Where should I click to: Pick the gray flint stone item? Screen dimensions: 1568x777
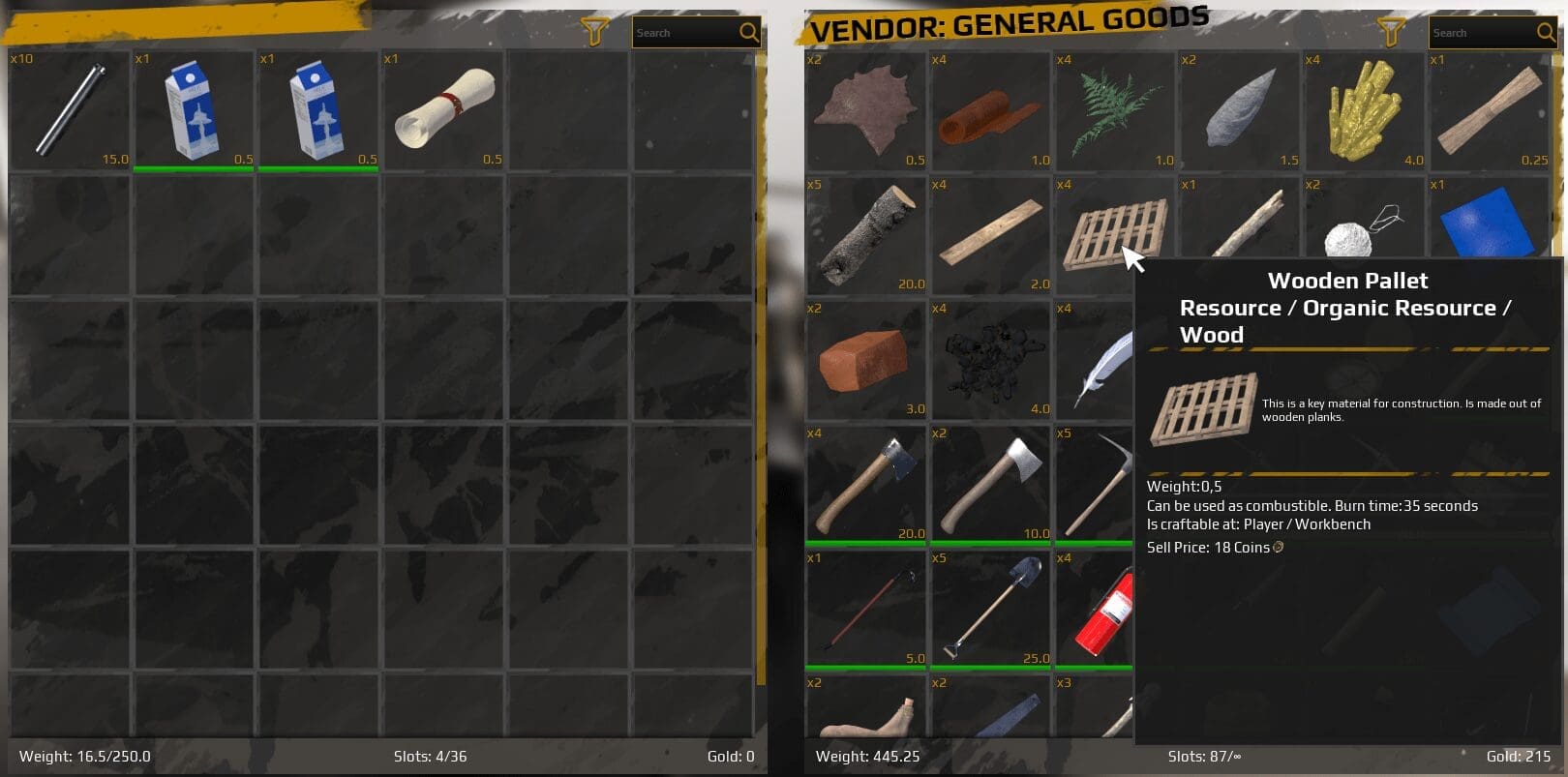(1239, 110)
